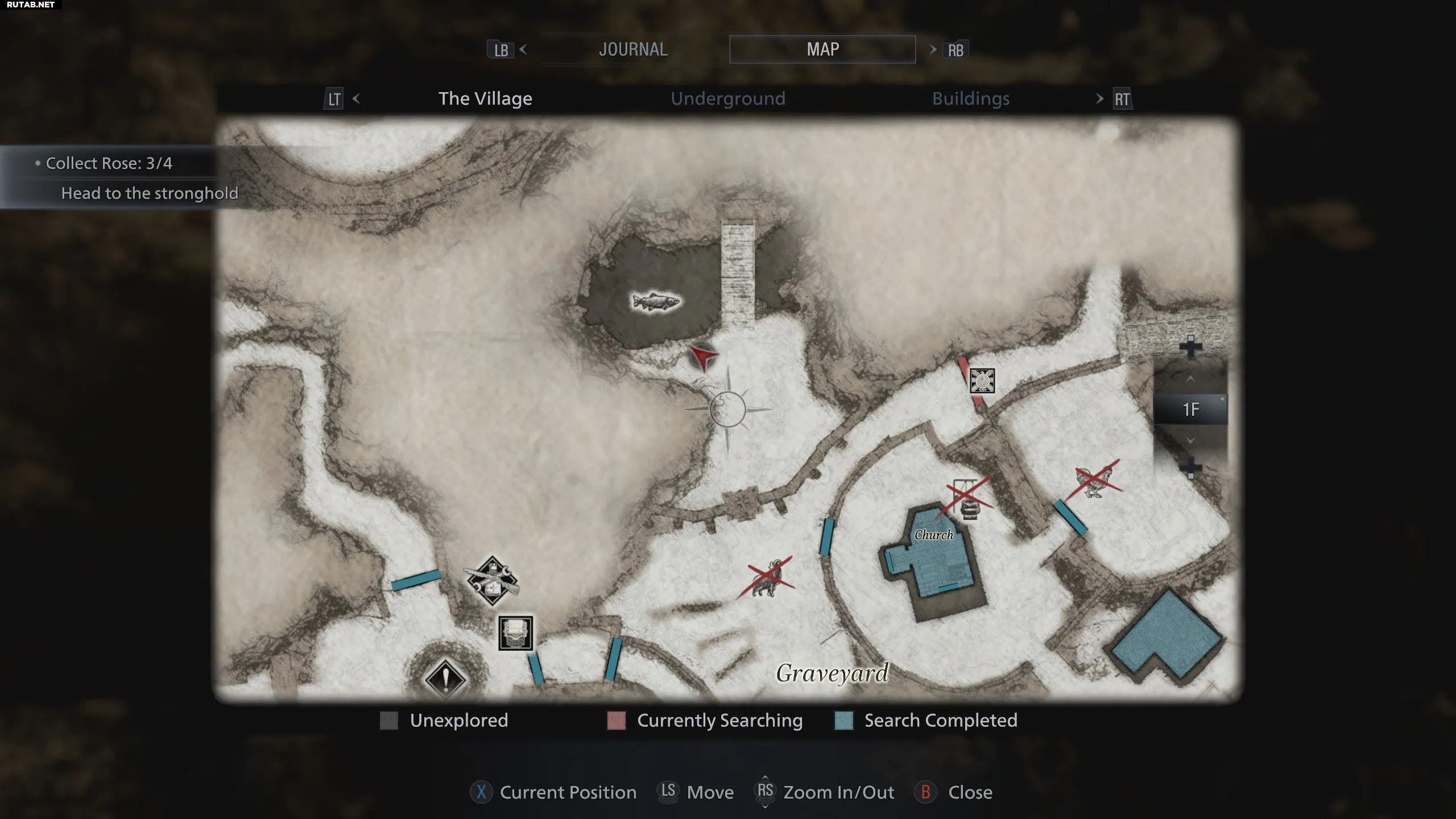Select the fish marker in the pond
The height and width of the screenshot is (819, 1456).
pos(656,301)
